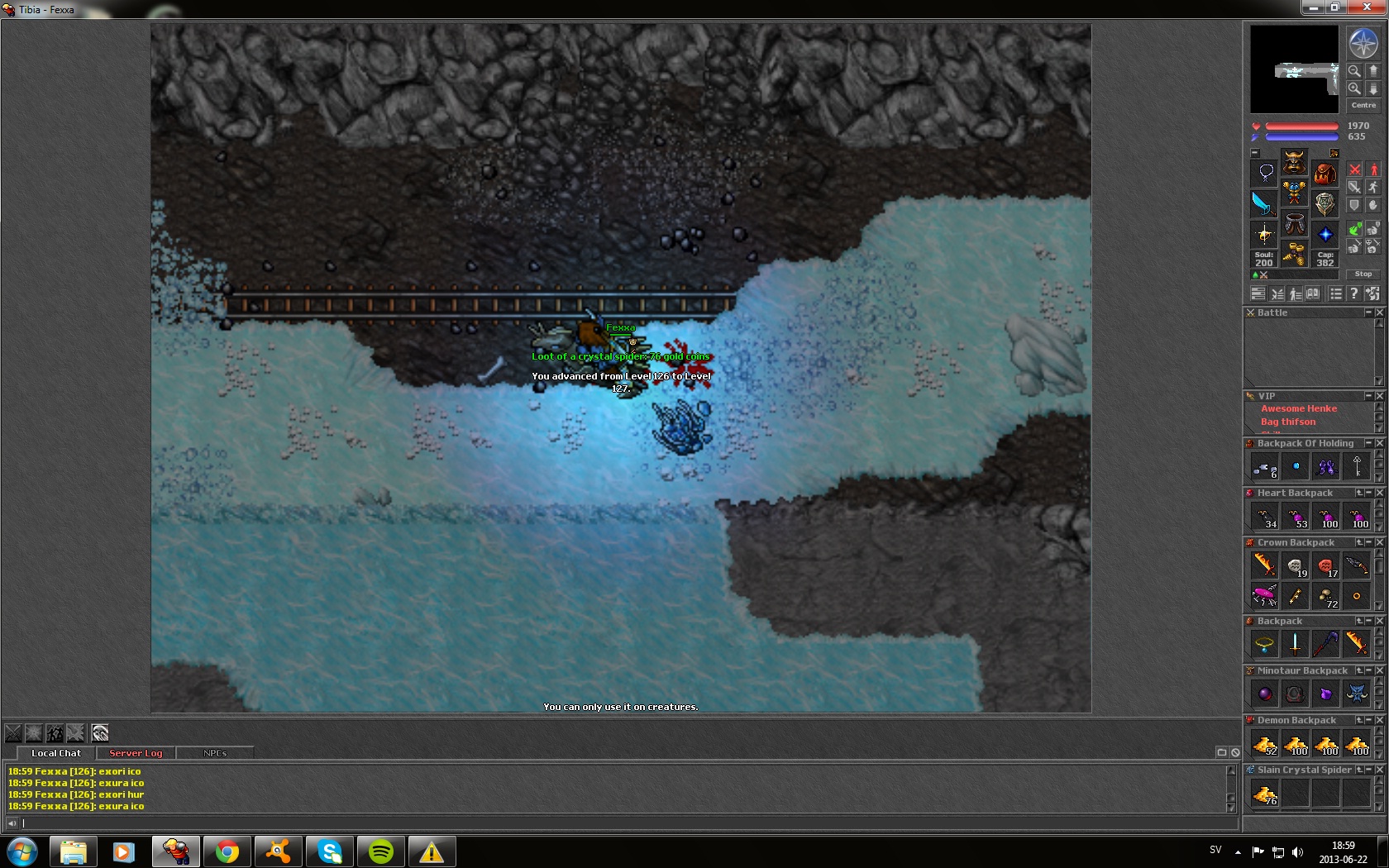Close the Slain Crystal Spider container
The width and height of the screenshot is (1389, 868).
click(x=1379, y=770)
